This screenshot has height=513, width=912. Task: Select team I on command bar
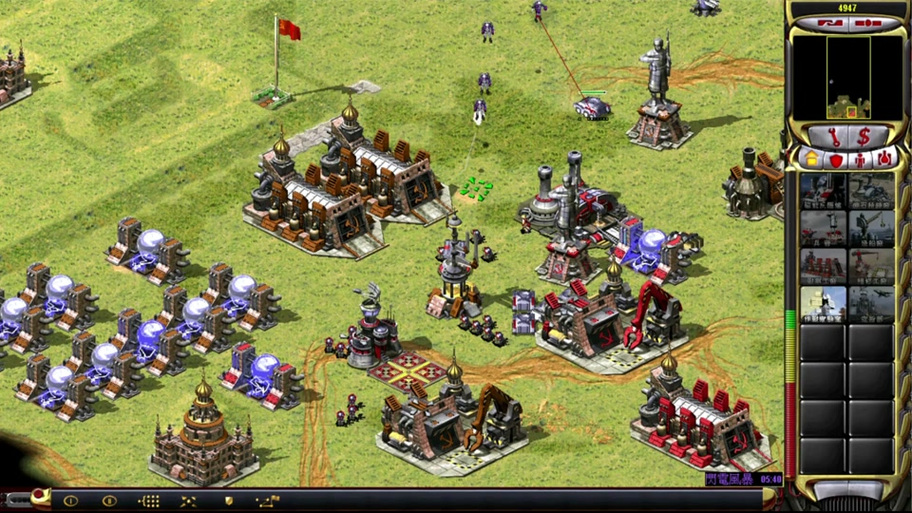[71, 500]
